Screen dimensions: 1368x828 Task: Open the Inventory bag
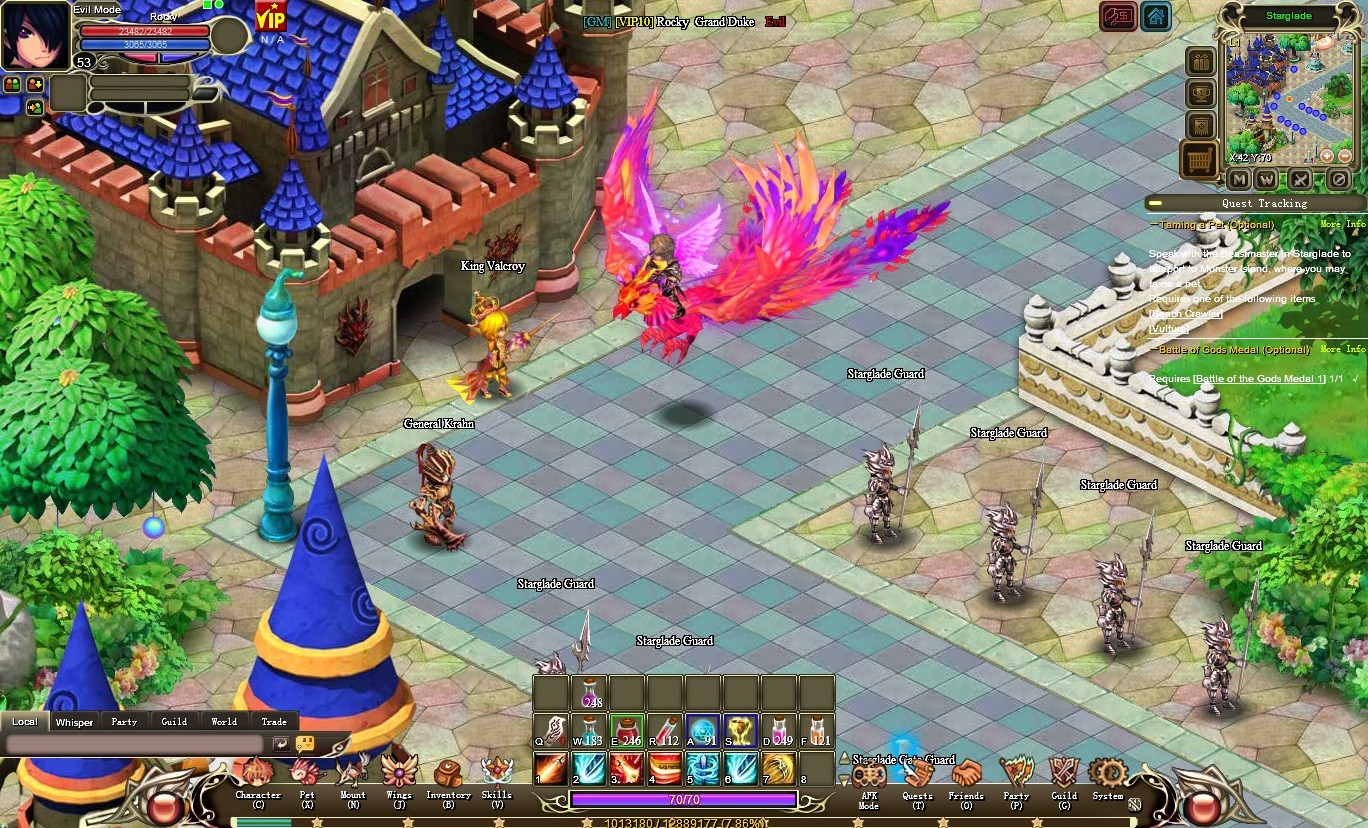[x=448, y=775]
